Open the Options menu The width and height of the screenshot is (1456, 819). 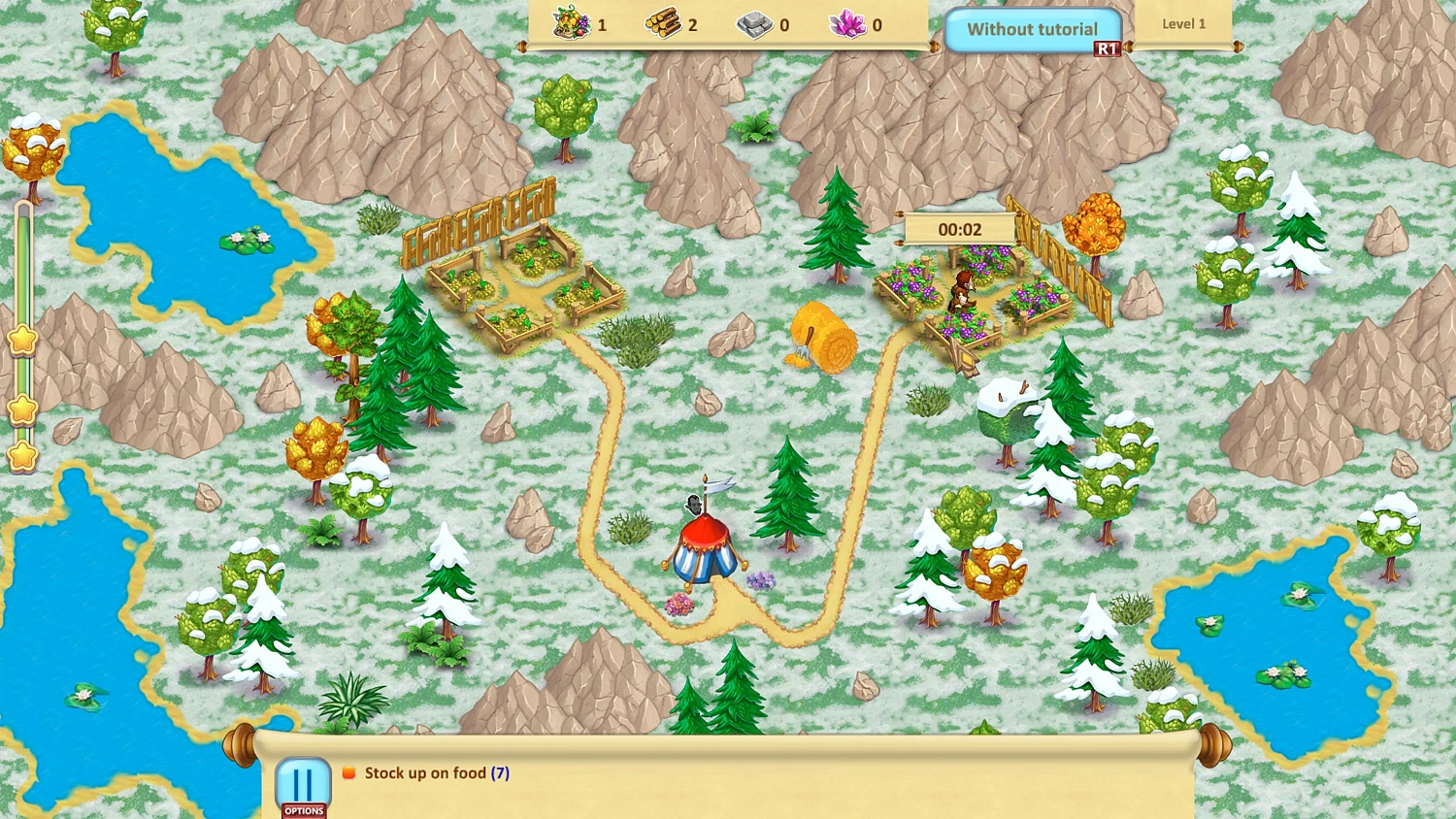coord(302,786)
